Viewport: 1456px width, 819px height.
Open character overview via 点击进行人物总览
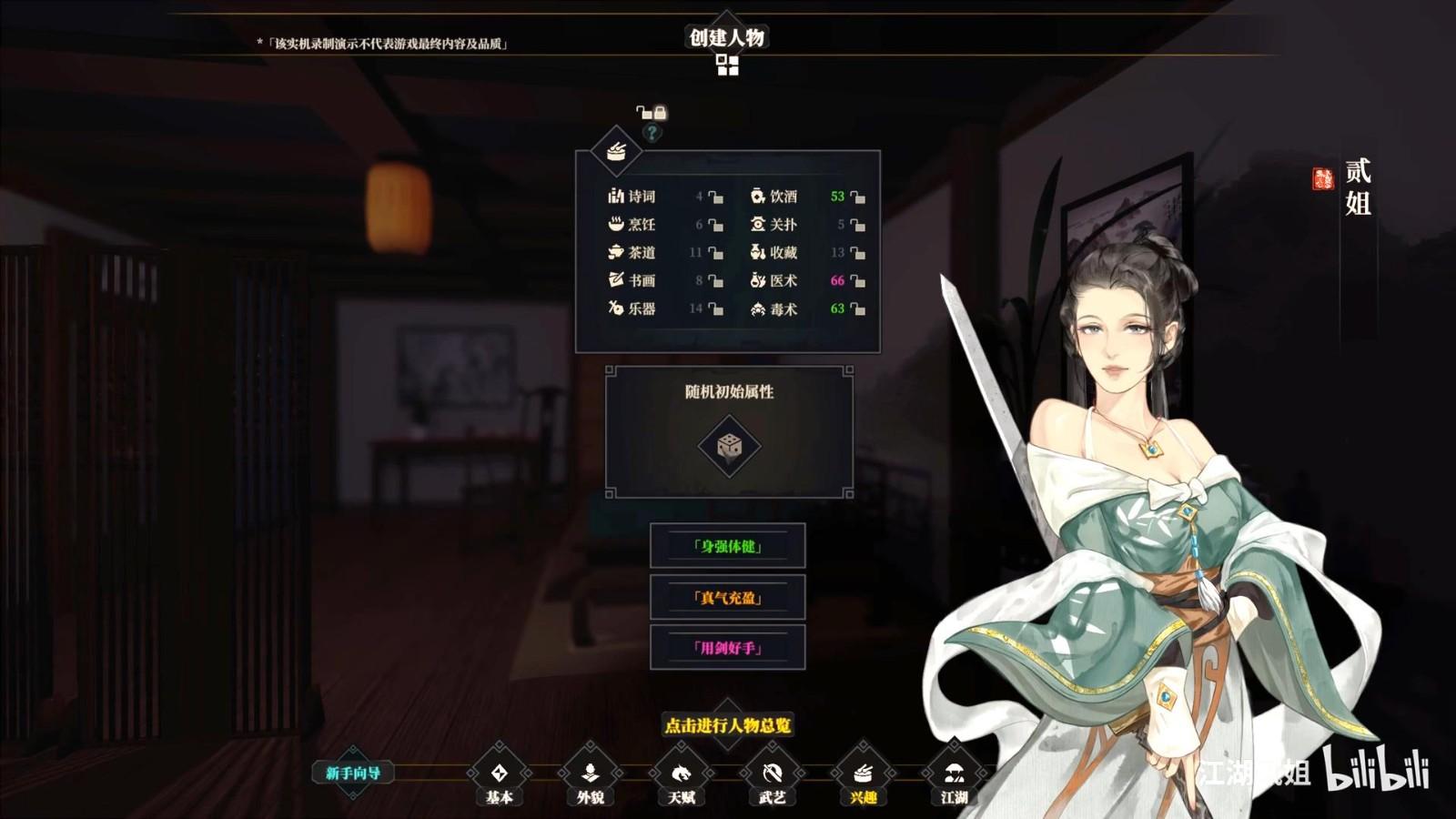(728, 725)
